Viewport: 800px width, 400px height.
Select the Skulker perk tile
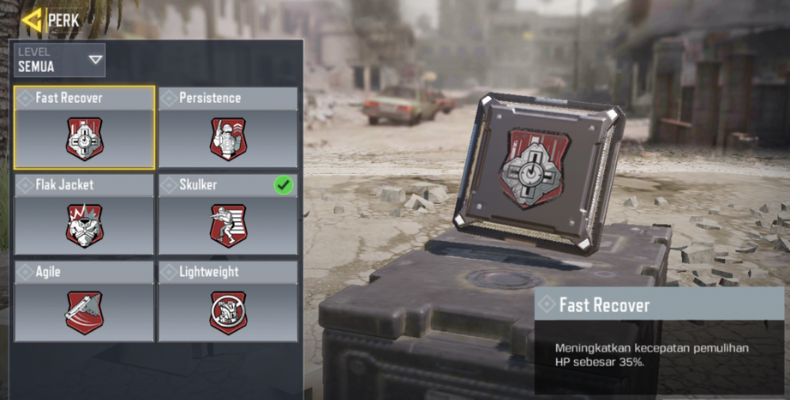click(228, 214)
